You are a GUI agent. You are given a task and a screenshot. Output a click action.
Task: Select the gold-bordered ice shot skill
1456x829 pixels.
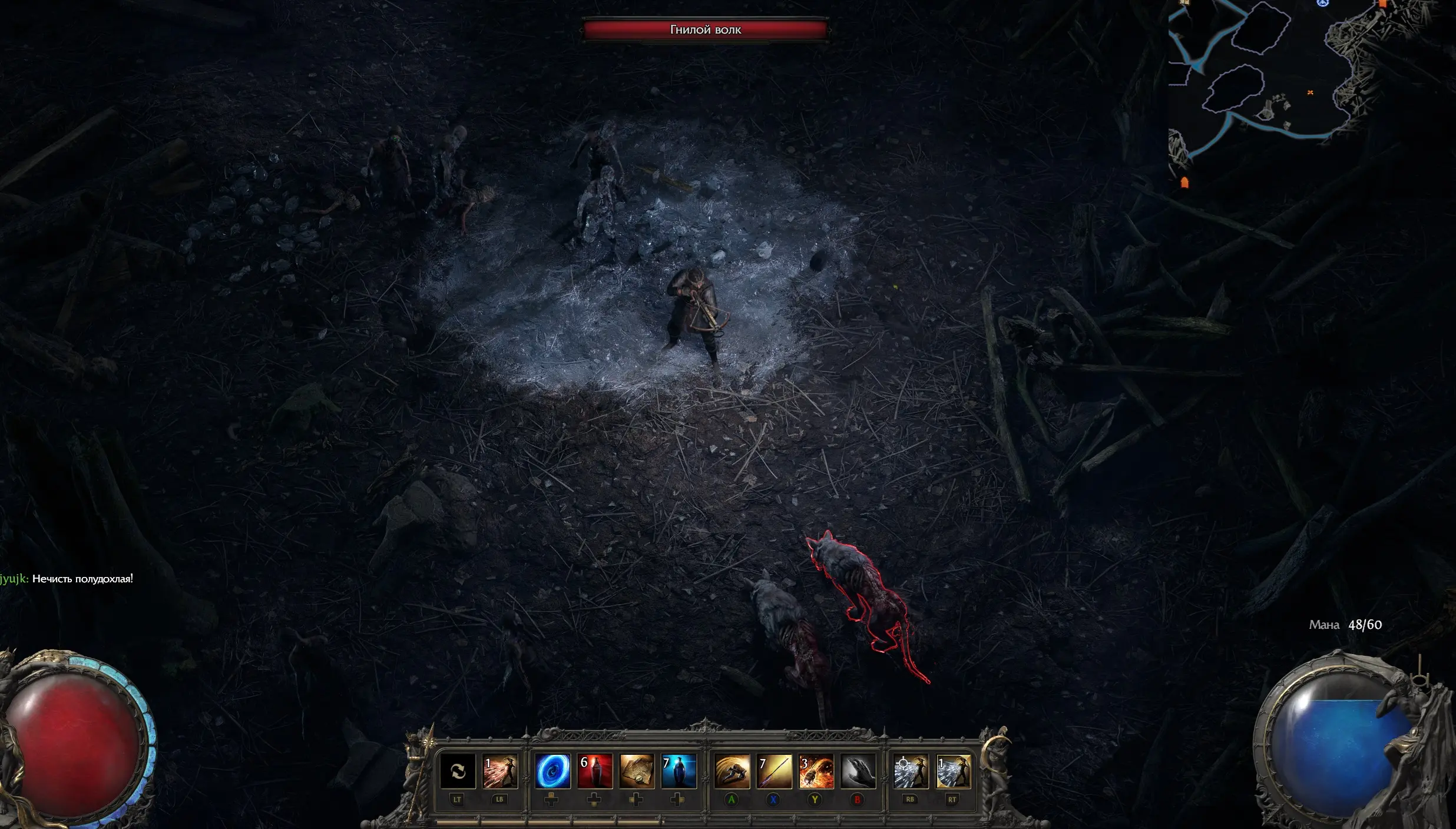(x=953, y=771)
